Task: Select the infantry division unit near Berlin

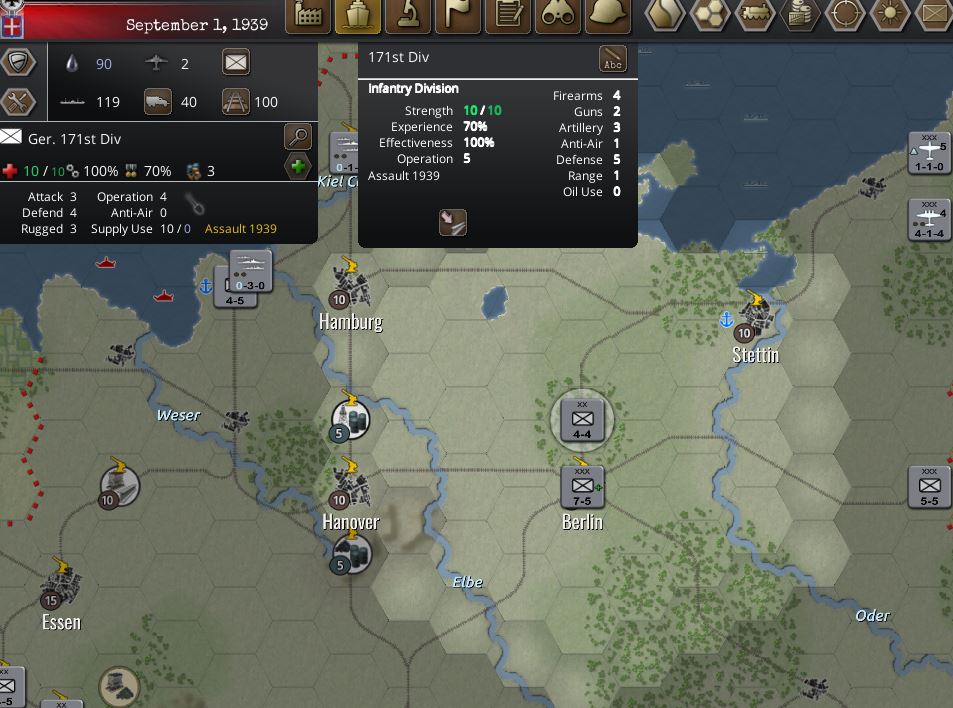Action: point(582,419)
